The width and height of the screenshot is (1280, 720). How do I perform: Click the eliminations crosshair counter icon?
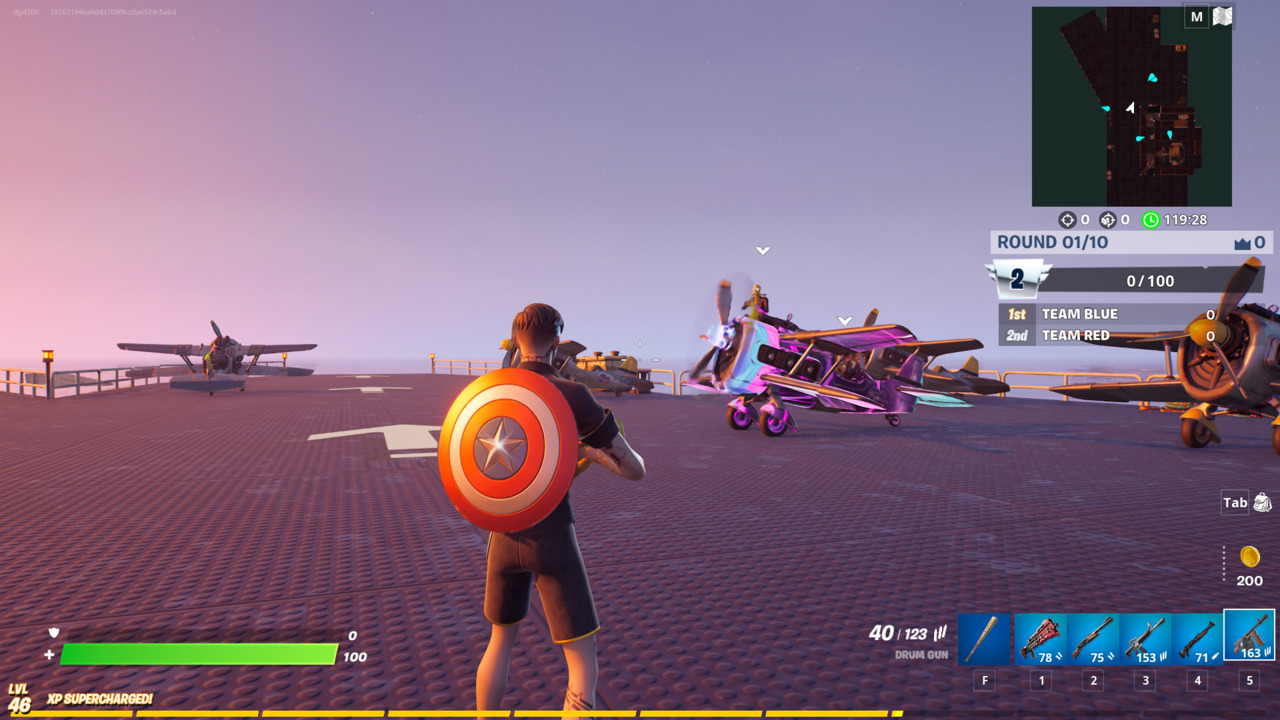[1068, 219]
